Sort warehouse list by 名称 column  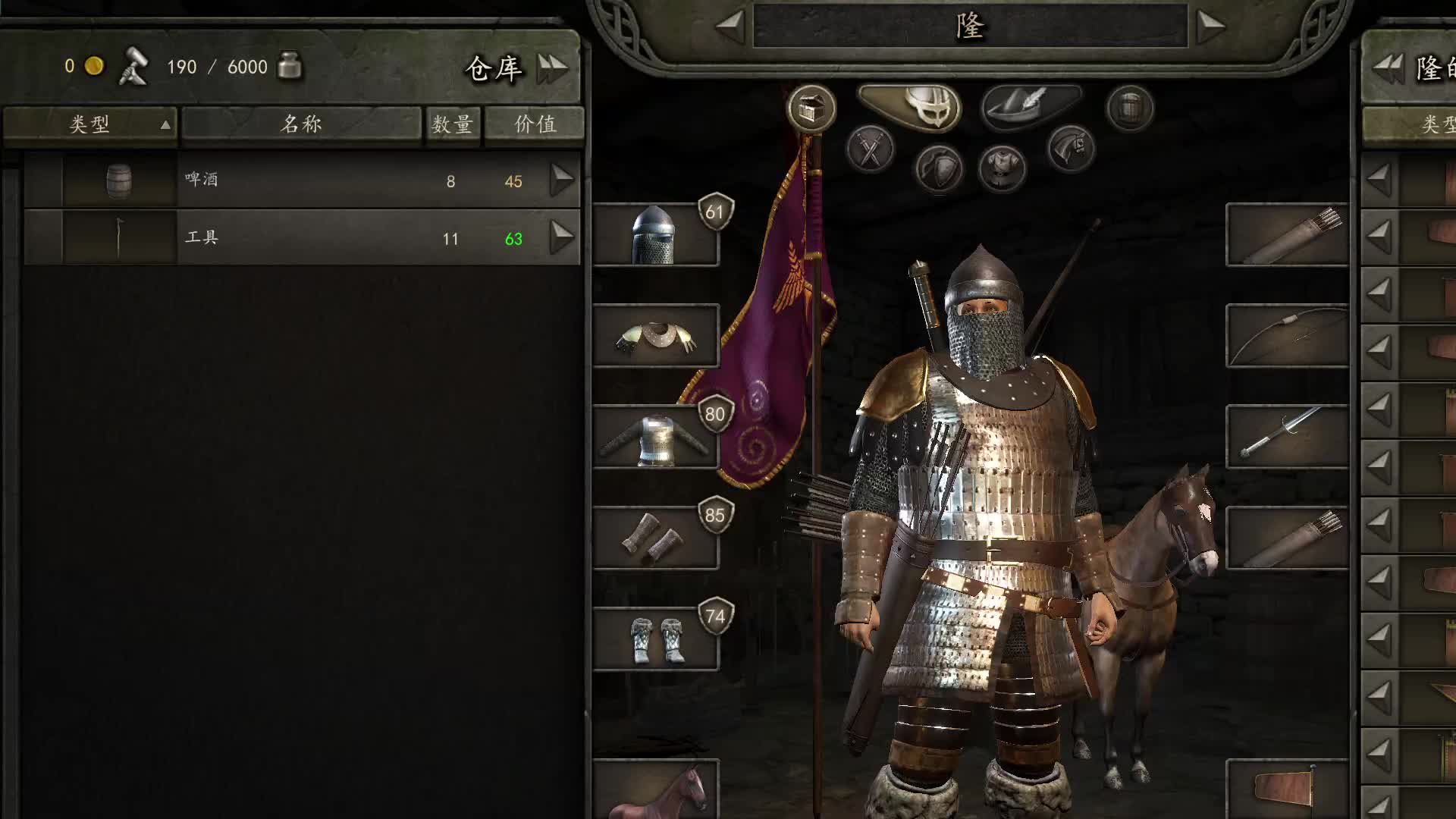pos(301,124)
